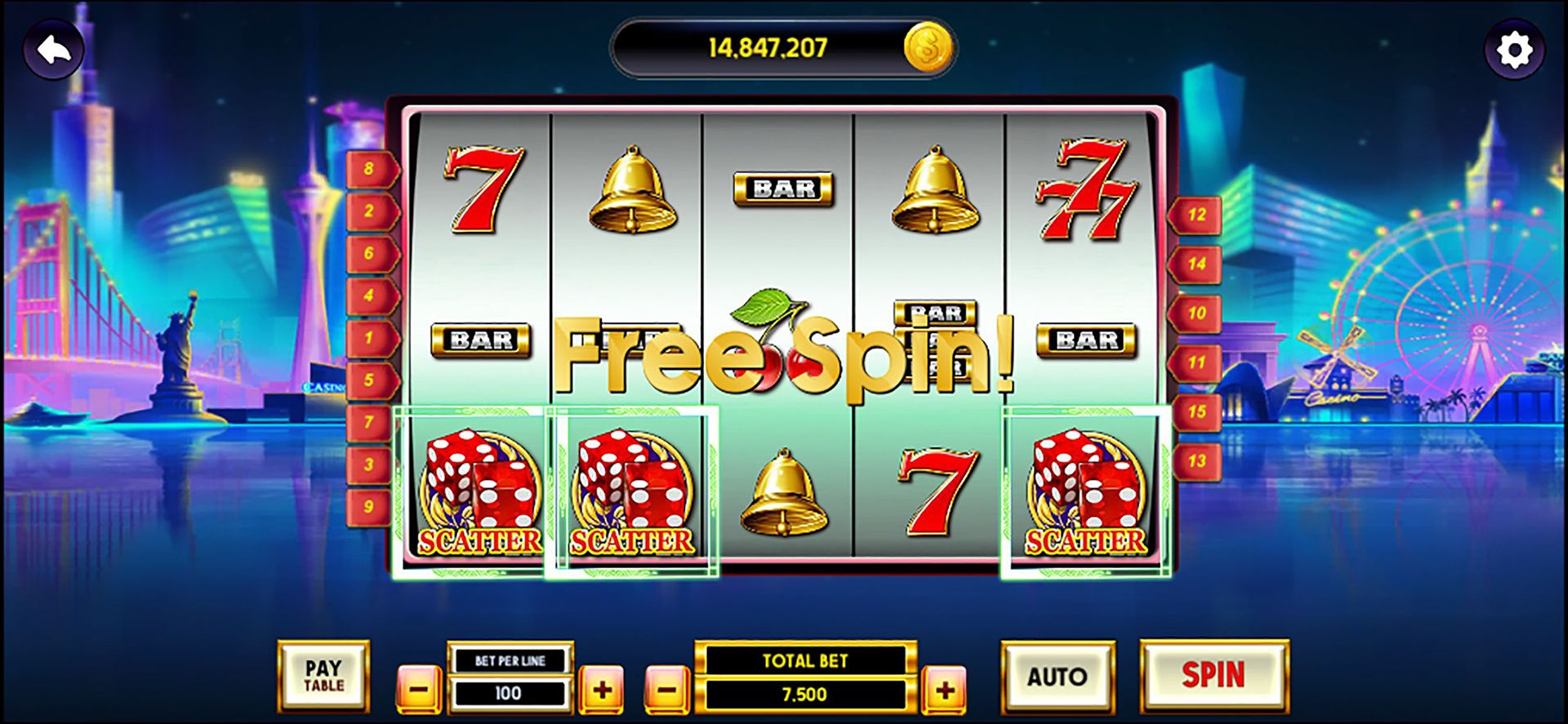This screenshot has height=724, width=1568.
Task: Highlight payline marker number 1
Action: (370, 338)
